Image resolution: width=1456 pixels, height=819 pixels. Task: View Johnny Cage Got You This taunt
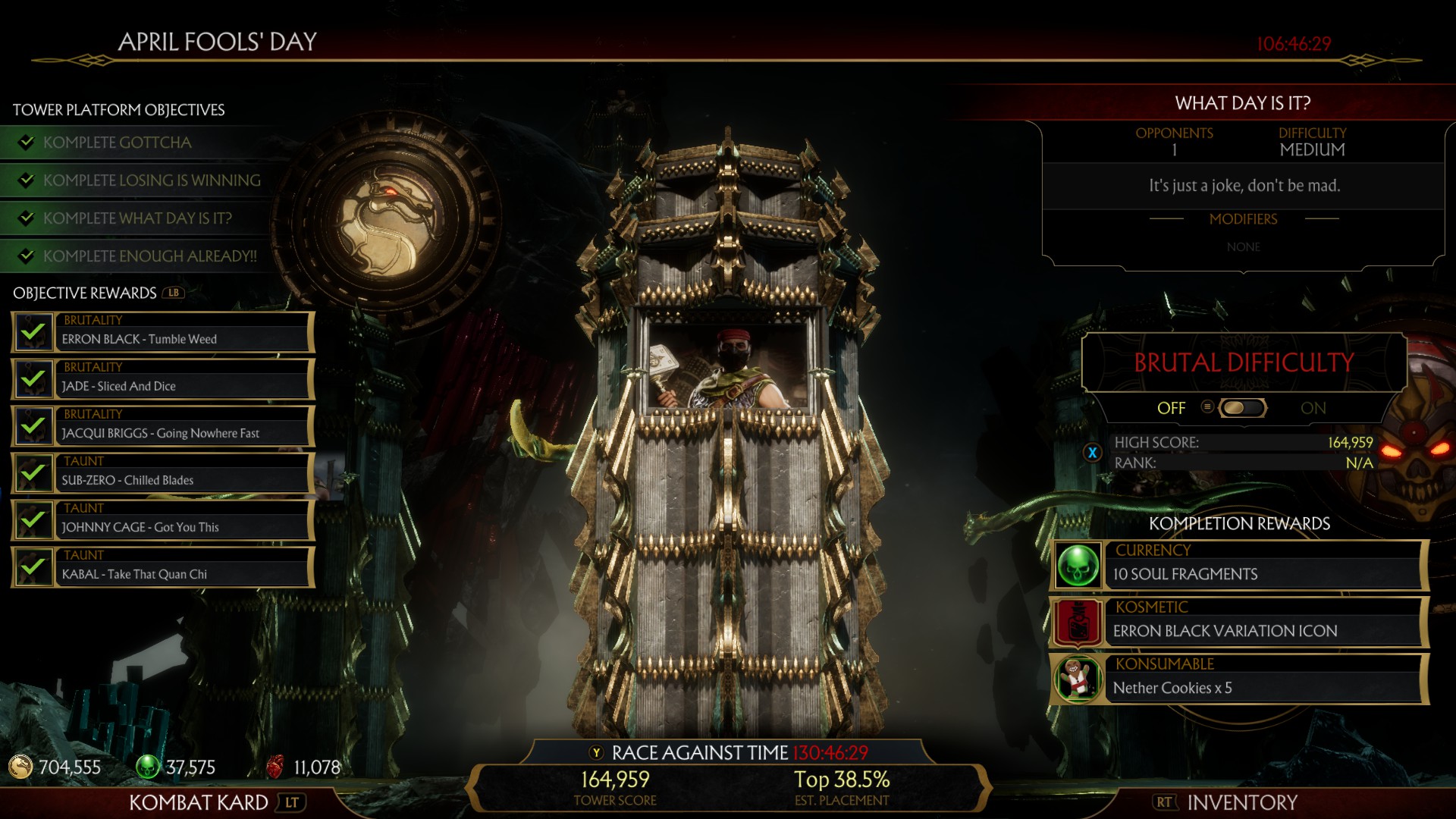point(163,520)
